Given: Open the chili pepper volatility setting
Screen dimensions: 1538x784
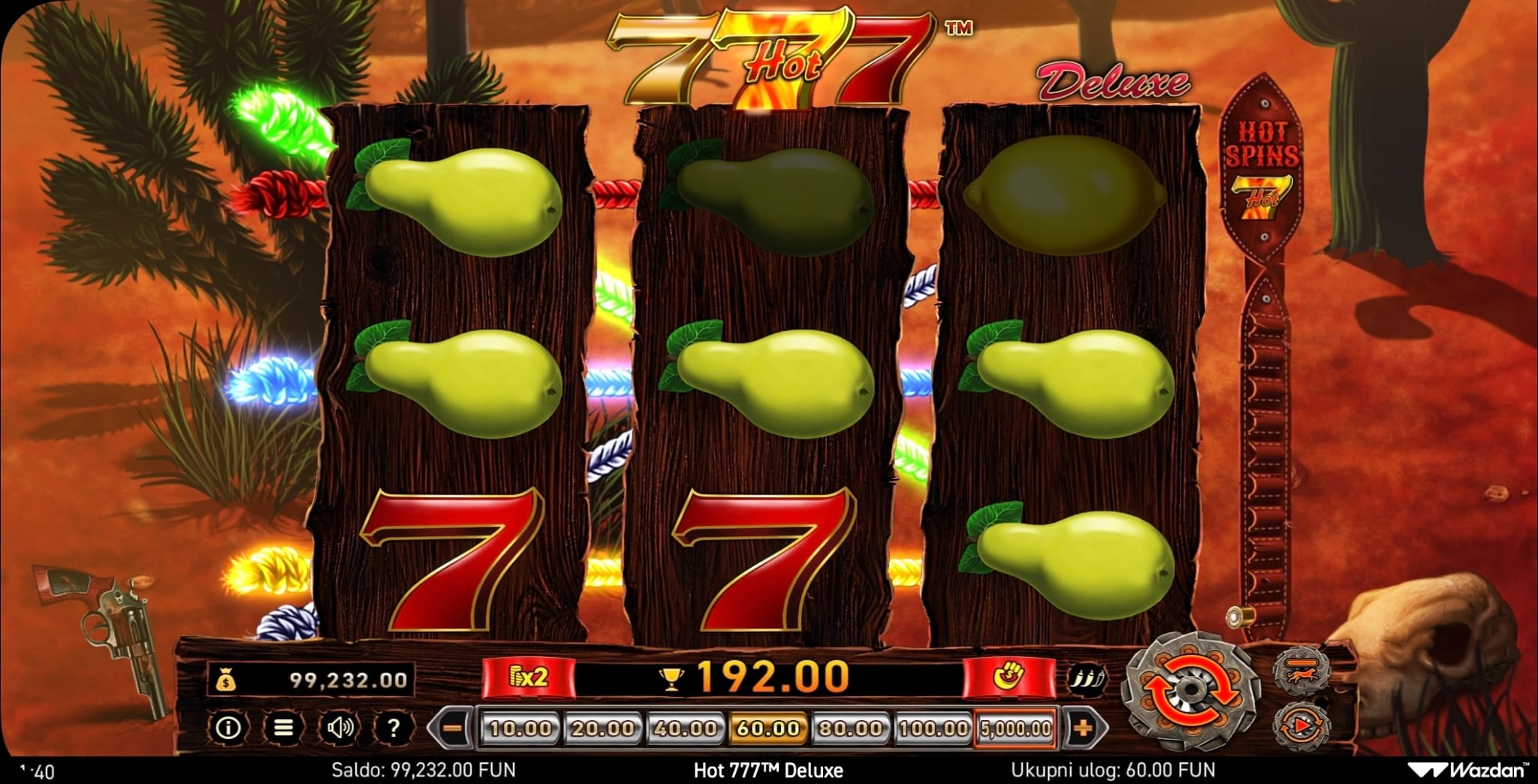Looking at the screenshot, I should pos(1087,678).
